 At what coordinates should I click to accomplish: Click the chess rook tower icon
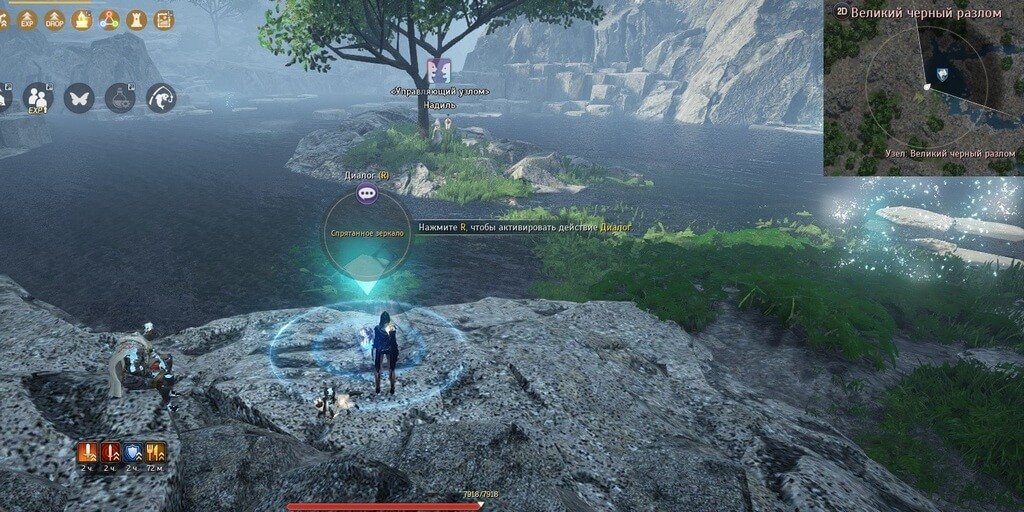tap(136, 20)
